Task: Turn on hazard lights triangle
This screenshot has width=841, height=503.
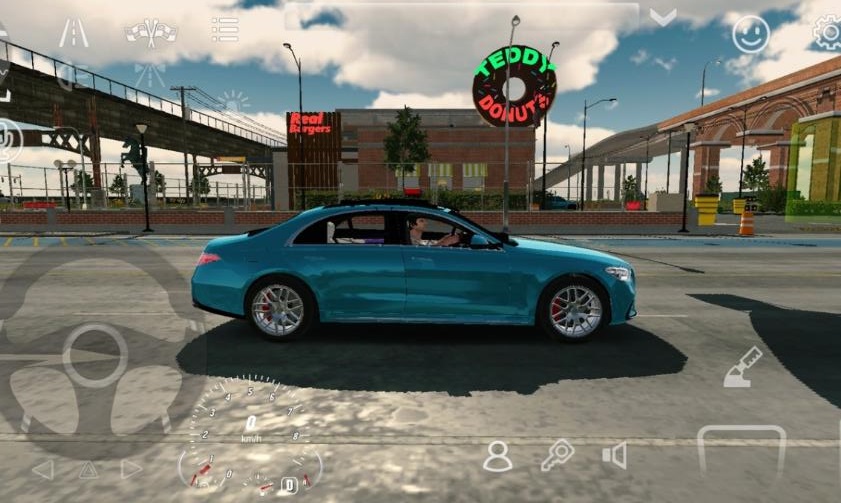Action: pyautogui.click(x=88, y=469)
